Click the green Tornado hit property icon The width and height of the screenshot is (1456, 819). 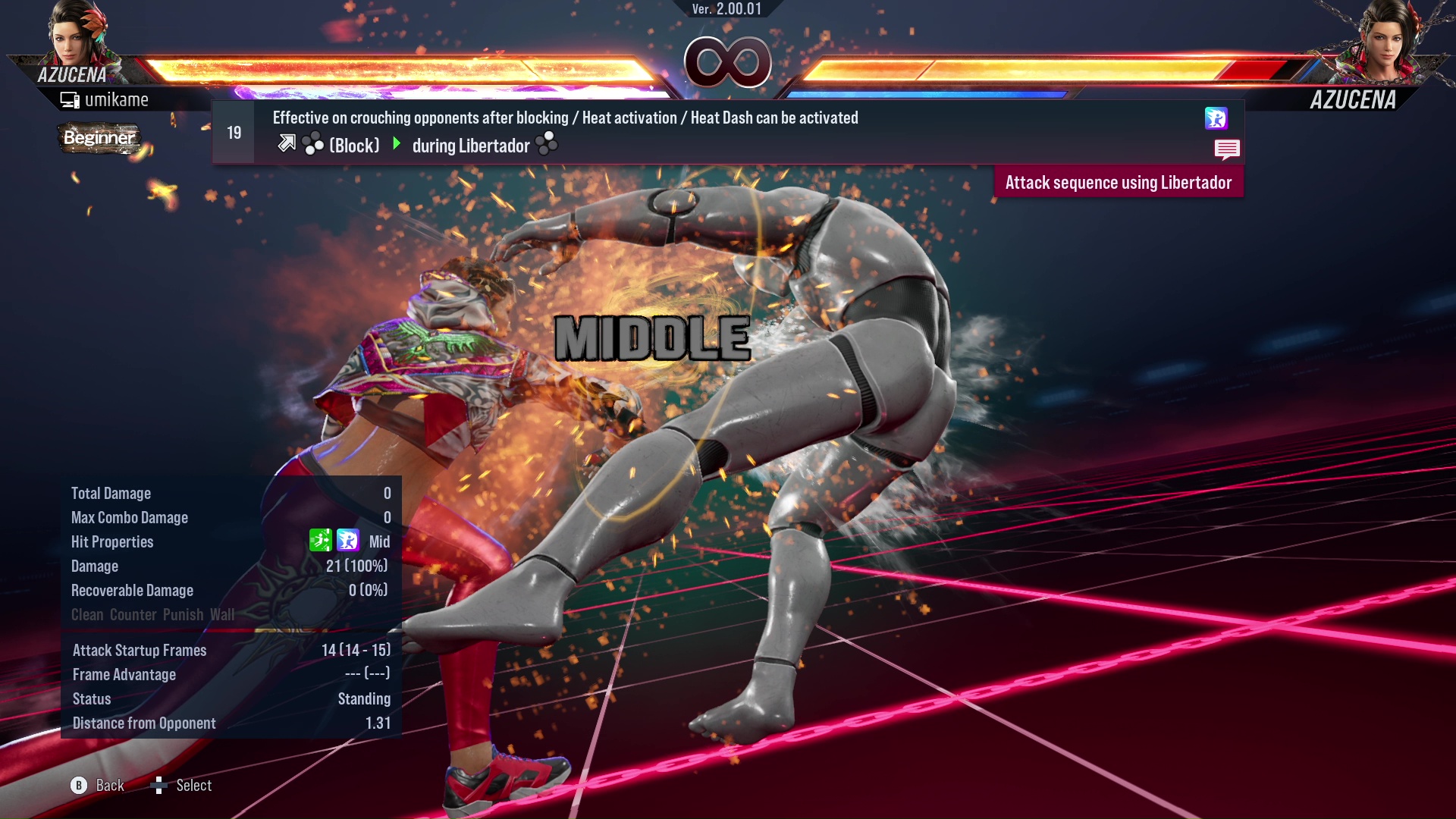point(320,541)
